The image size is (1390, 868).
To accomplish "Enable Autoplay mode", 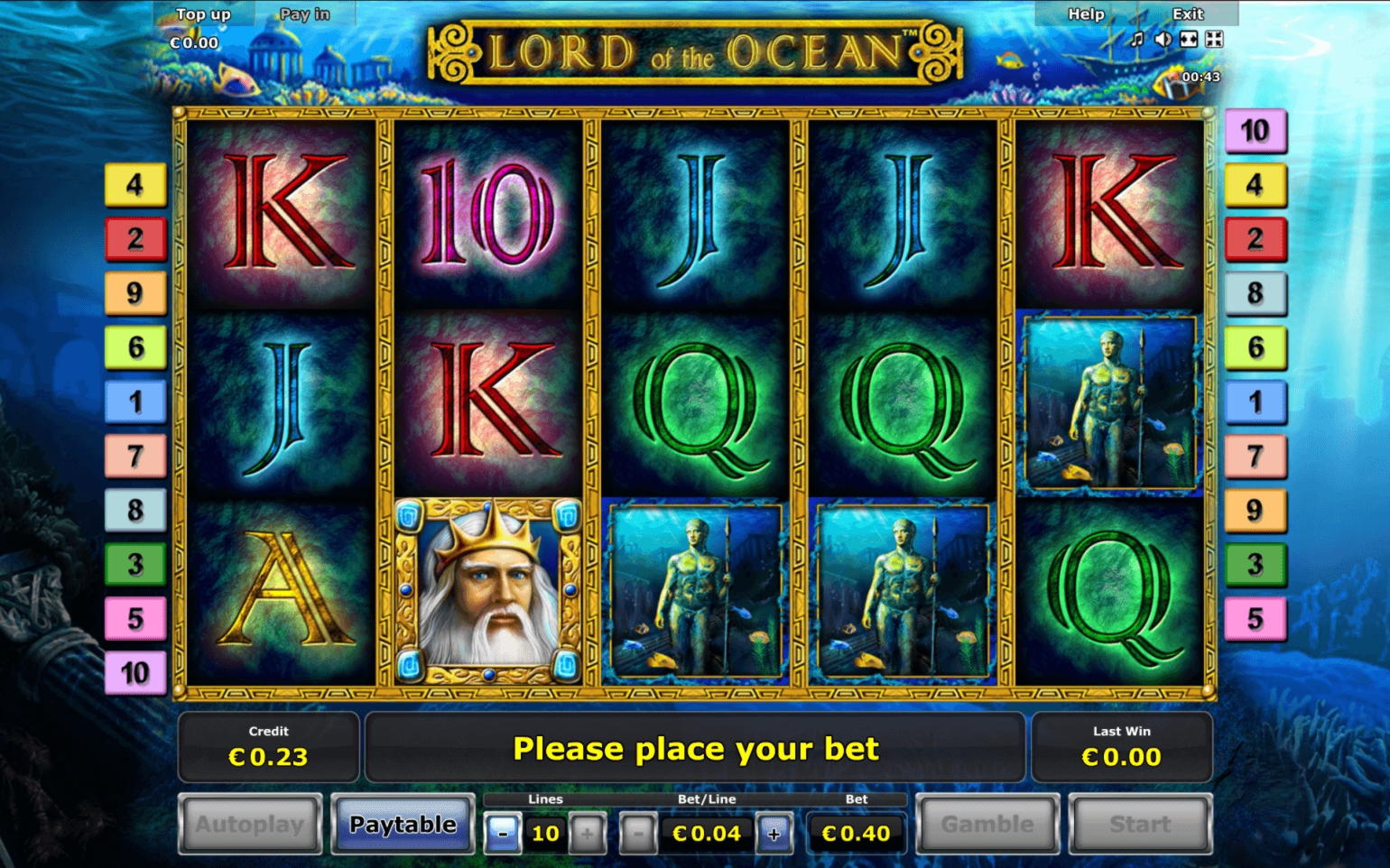I will pos(250,824).
